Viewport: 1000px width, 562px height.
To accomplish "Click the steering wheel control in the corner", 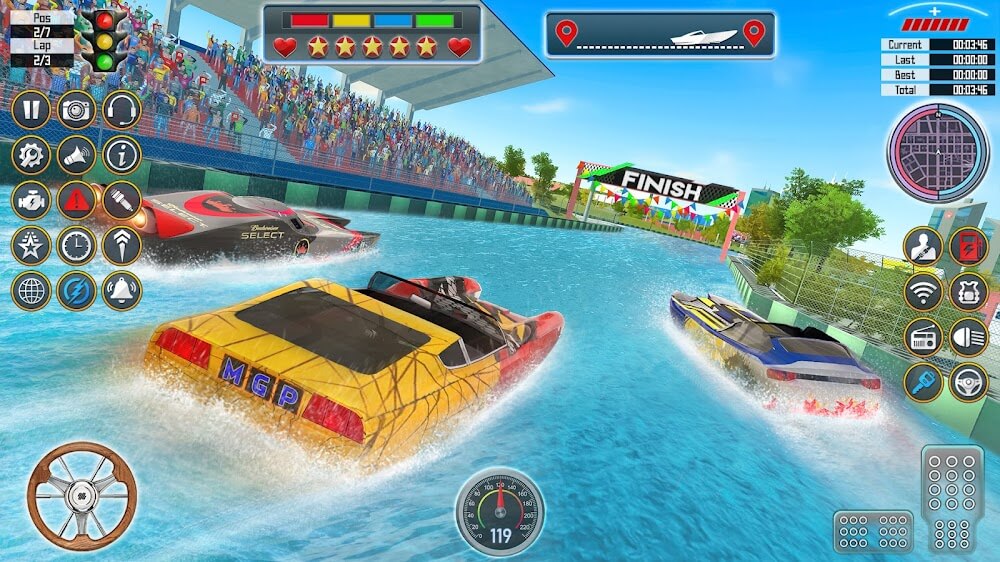I will 81,496.
